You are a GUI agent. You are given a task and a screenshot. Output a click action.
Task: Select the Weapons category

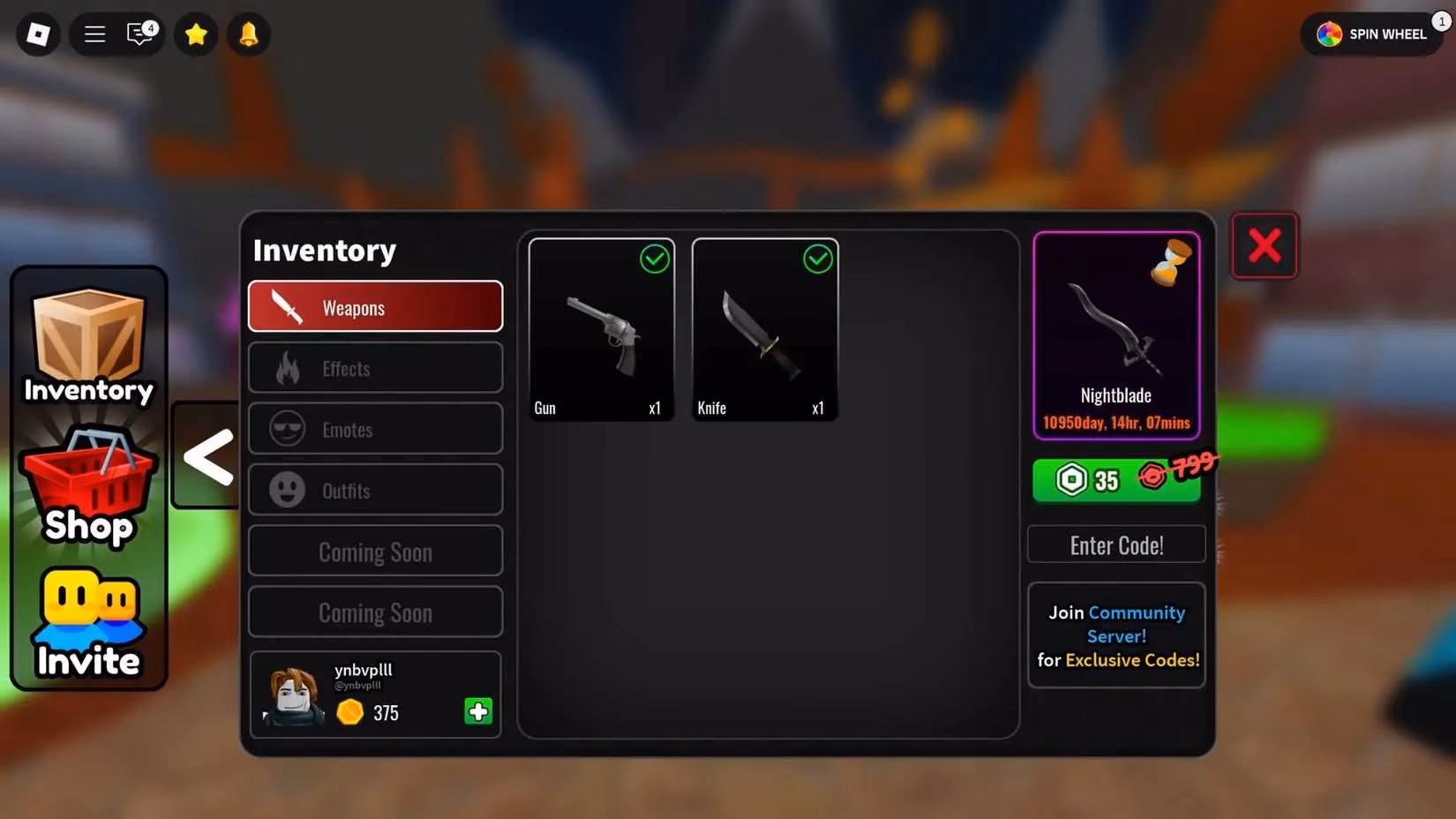[375, 306]
